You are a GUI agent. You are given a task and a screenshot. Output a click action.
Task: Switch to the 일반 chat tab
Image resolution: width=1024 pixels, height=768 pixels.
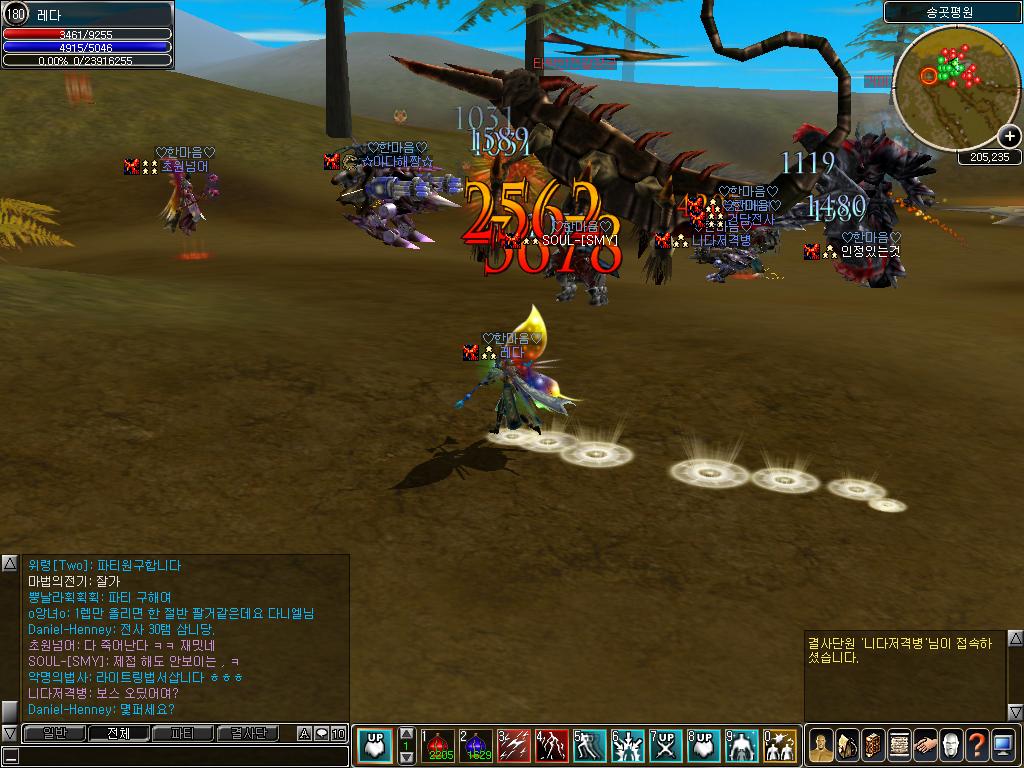(54, 733)
